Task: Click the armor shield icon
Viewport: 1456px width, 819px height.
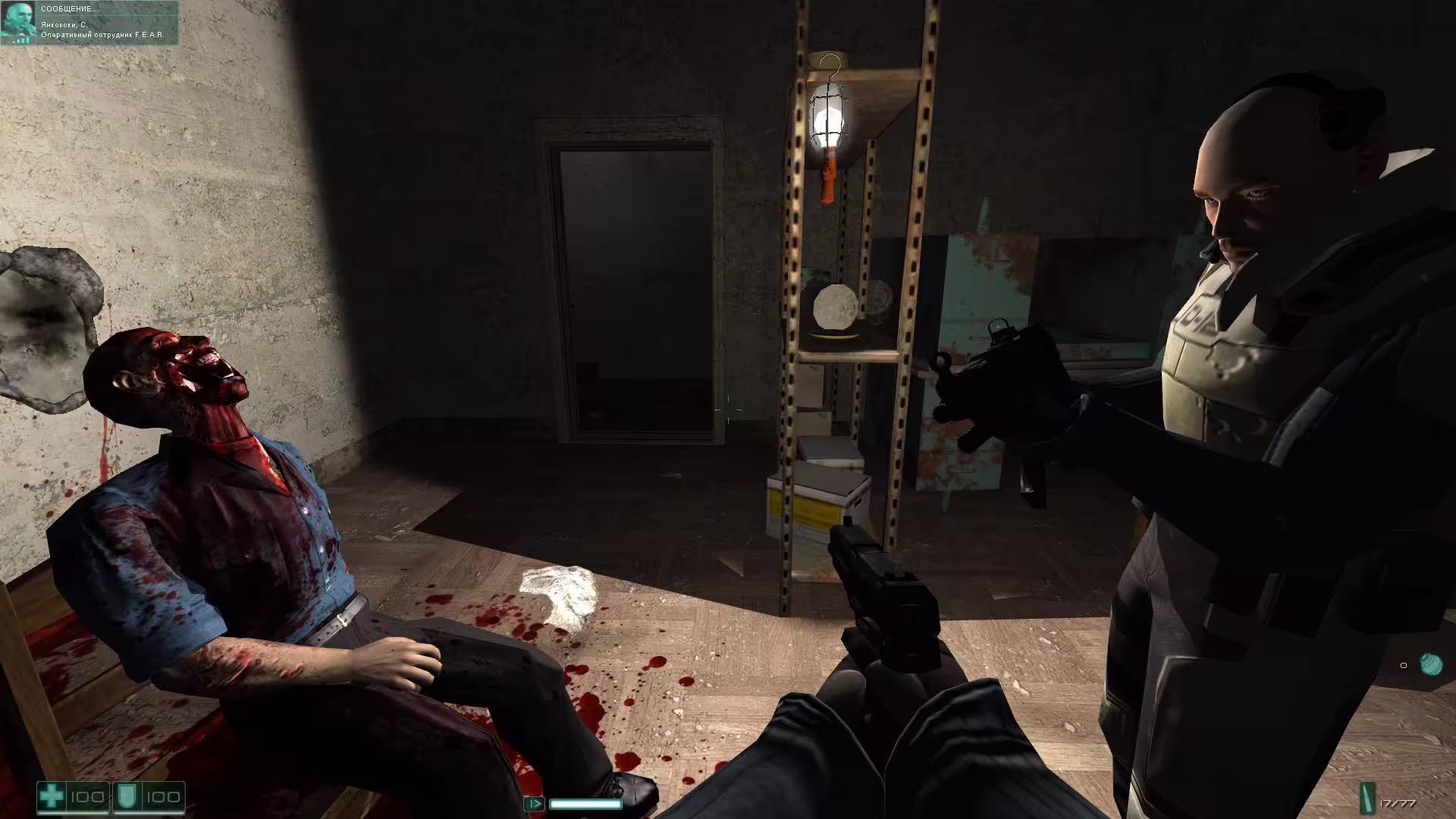Action: (x=125, y=797)
